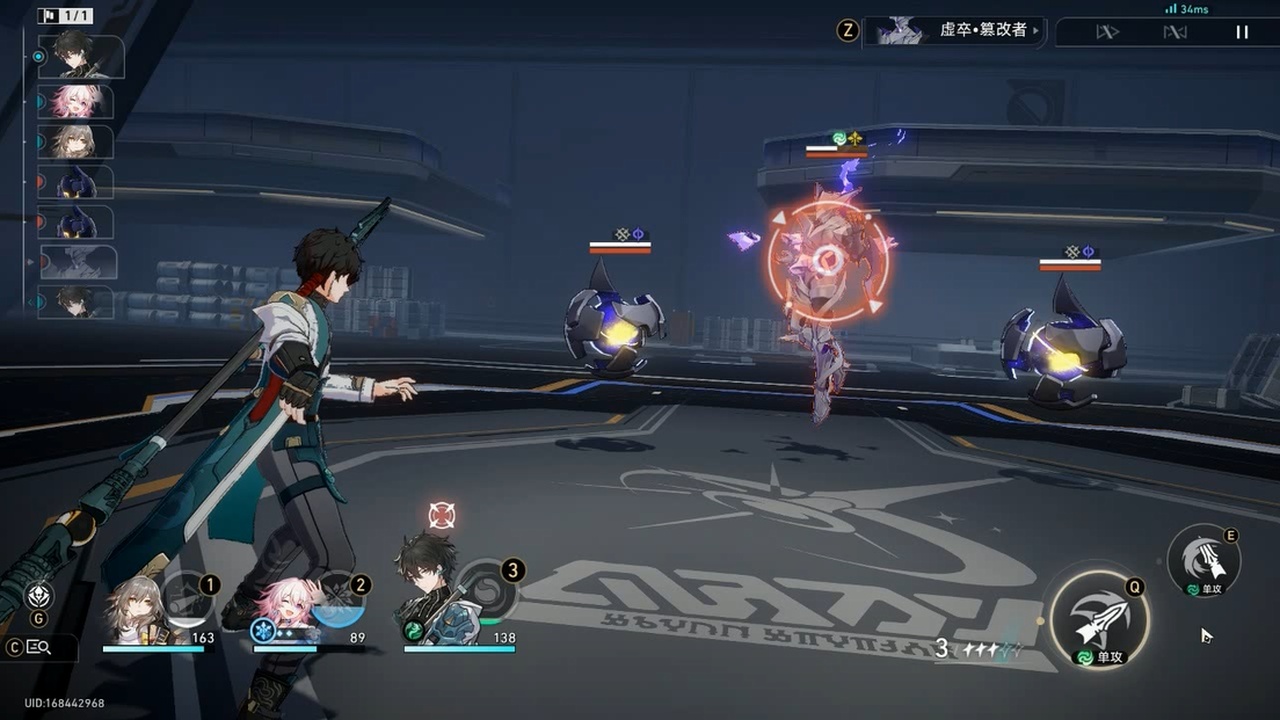Toggle double speed battle mode
This screenshot has width=1280, height=720.
(x=1107, y=32)
